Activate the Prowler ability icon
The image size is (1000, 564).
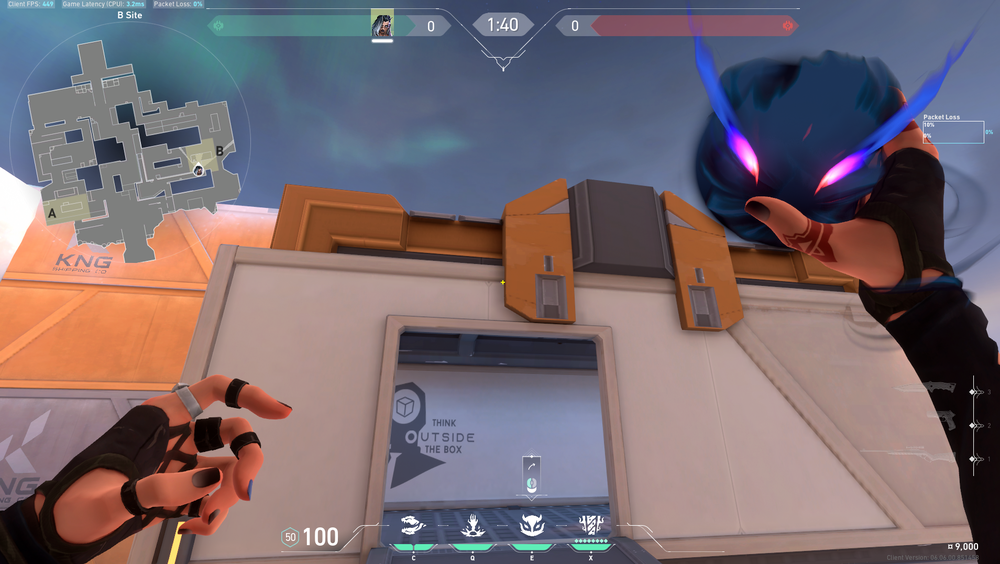pos(412,525)
